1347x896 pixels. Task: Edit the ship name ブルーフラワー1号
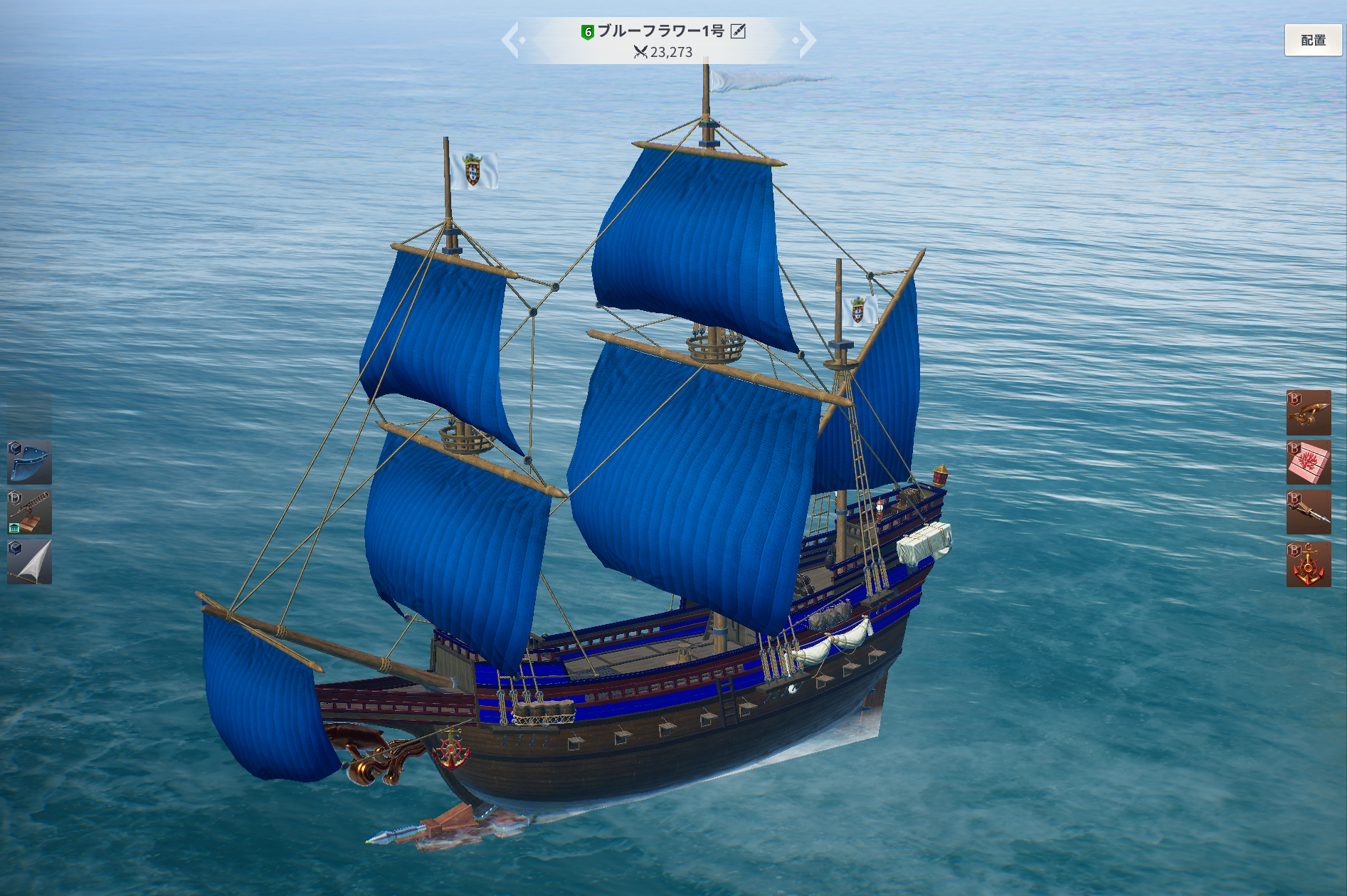pos(738,31)
